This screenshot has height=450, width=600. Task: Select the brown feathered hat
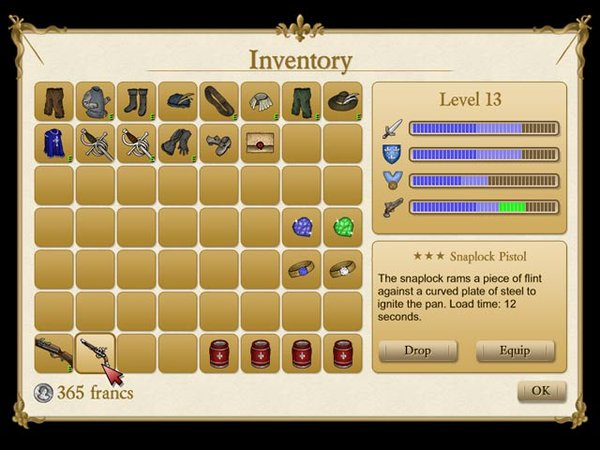[x=342, y=102]
